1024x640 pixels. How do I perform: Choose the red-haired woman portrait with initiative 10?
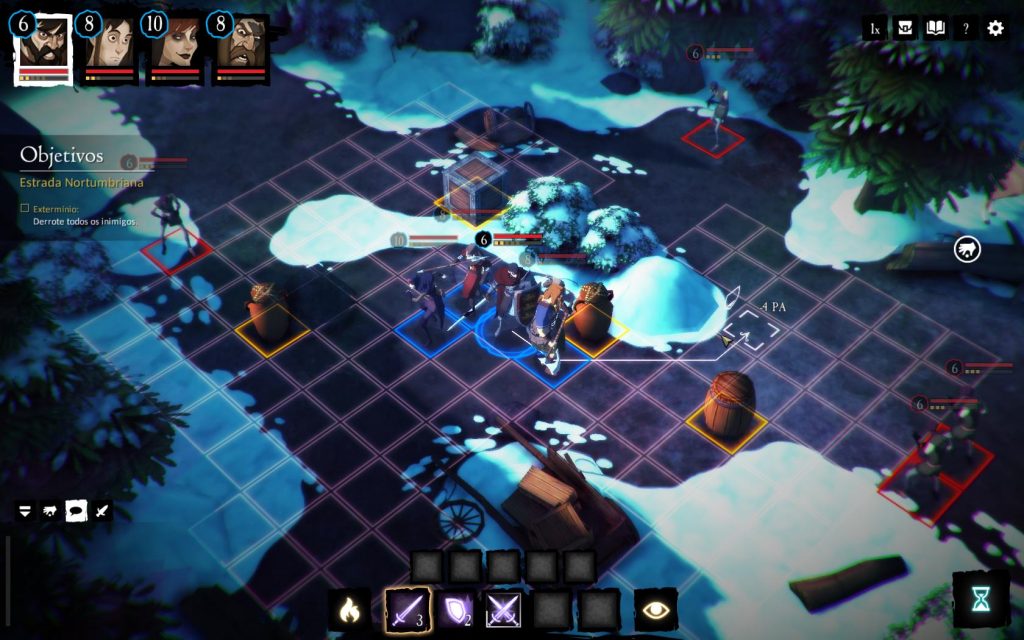[x=176, y=48]
